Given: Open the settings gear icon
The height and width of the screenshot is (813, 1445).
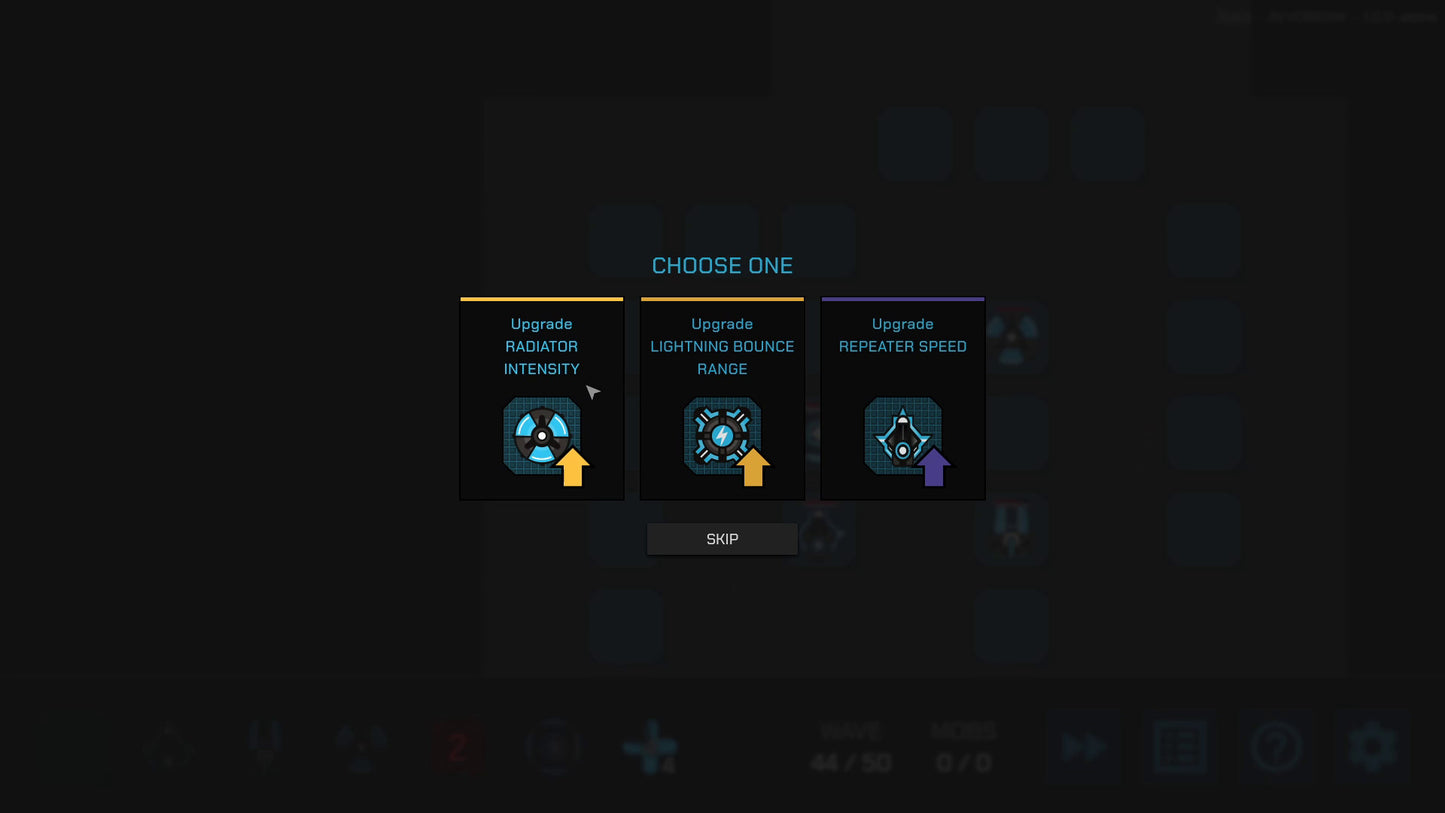Looking at the screenshot, I should coord(1374,747).
